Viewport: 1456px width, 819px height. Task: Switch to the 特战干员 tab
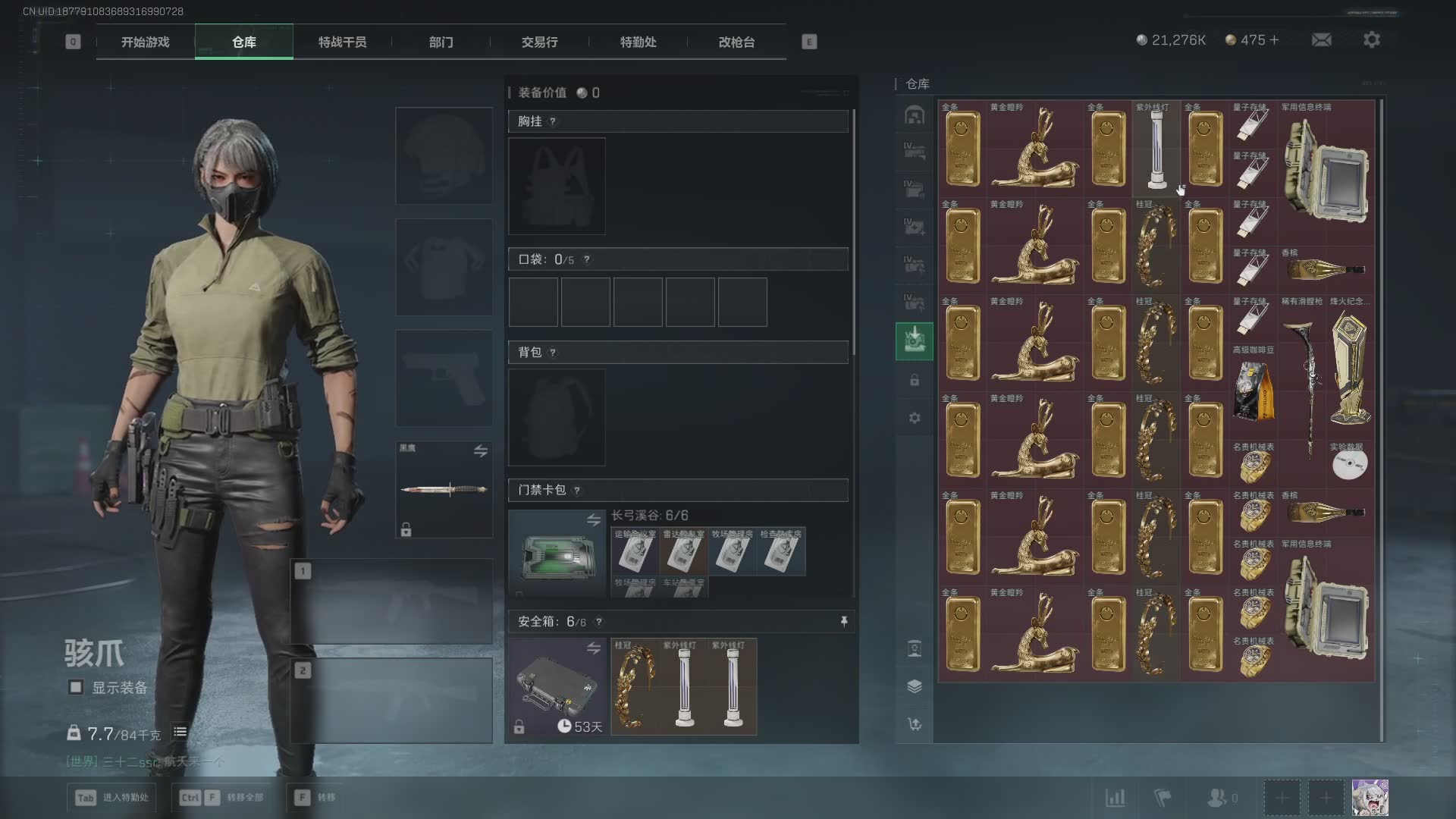pyautogui.click(x=342, y=42)
